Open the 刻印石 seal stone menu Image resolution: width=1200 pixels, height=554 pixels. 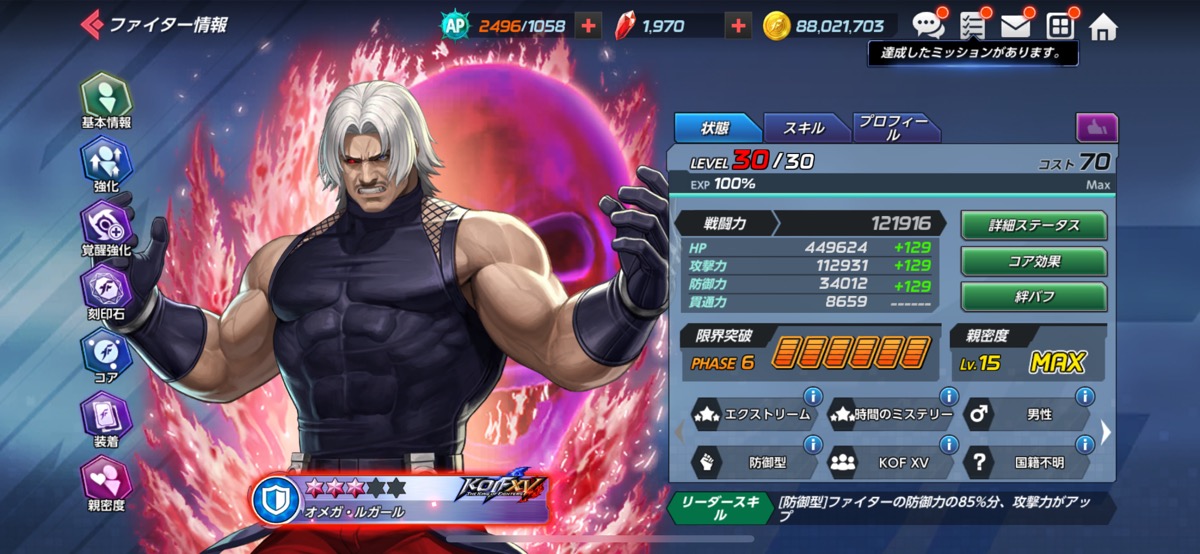(106, 291)
